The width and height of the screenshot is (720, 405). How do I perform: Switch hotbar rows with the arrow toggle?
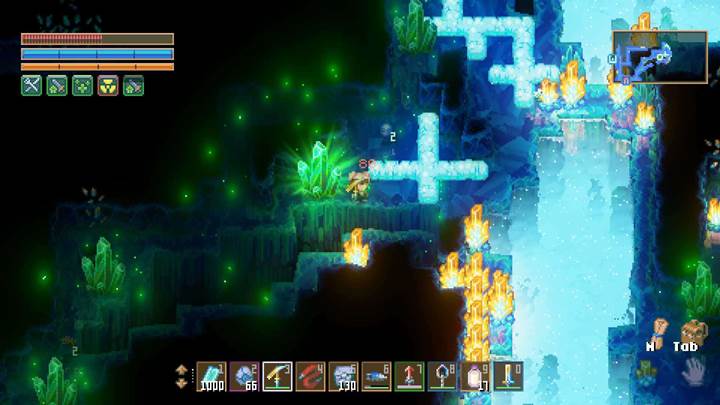(x=181, y=375)
